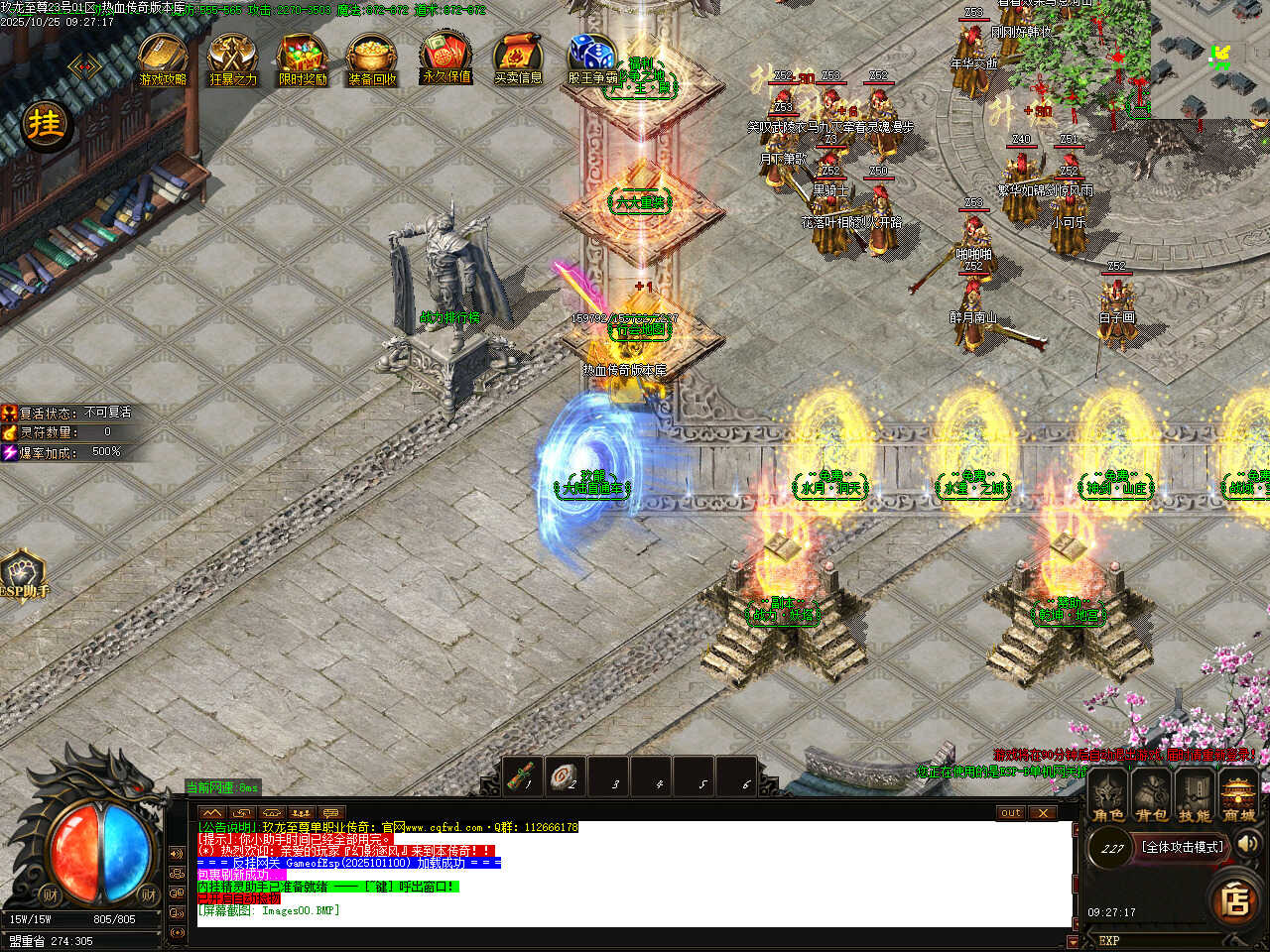Switch the 全体攻击模式 attack mode

click(1183, 847)
